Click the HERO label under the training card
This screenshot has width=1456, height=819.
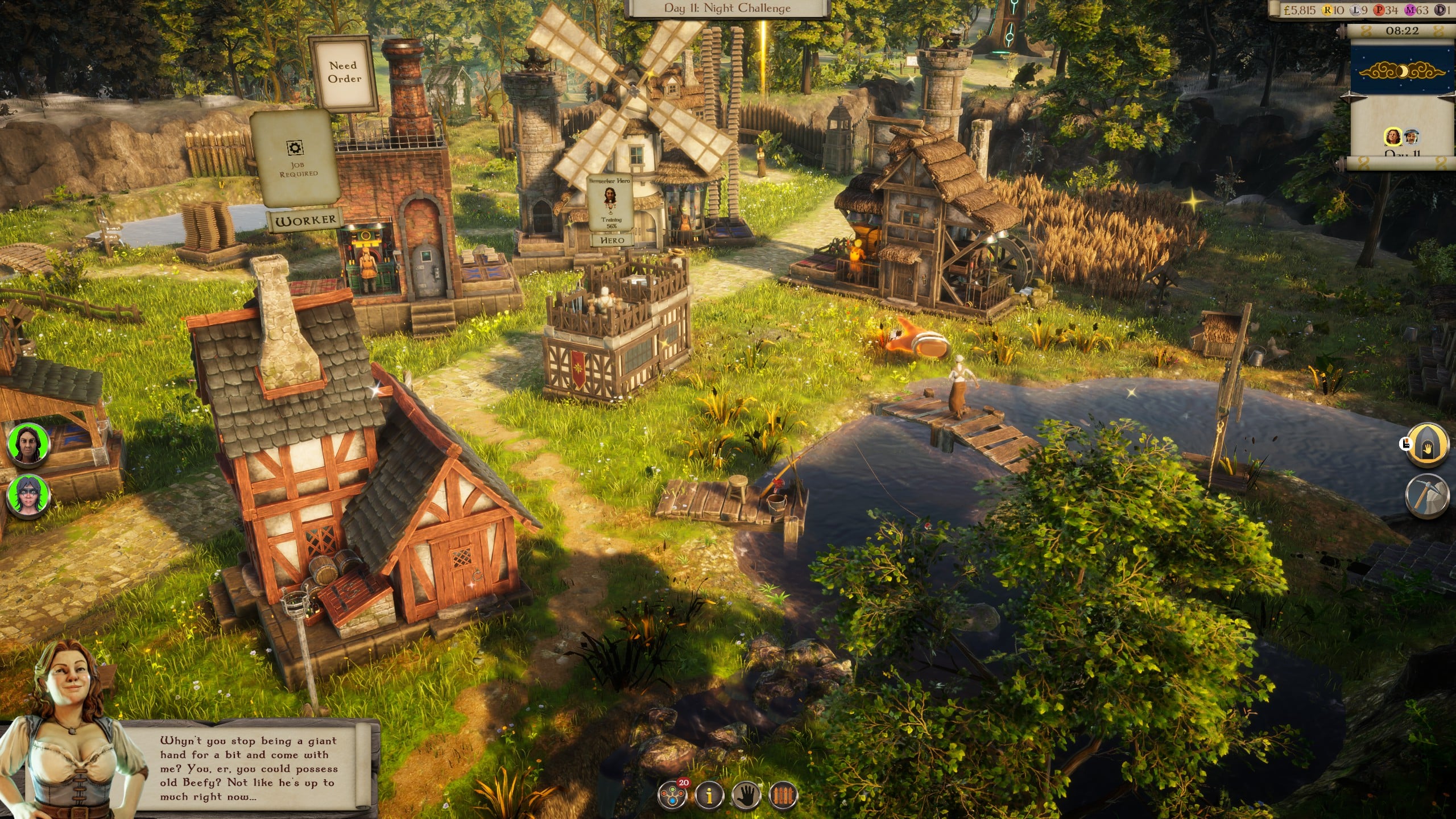tap(611, 240)
